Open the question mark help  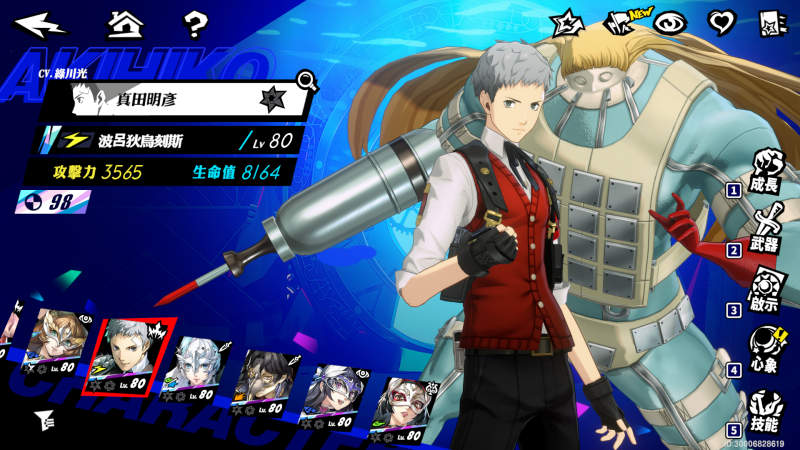(x=196, y=24)
